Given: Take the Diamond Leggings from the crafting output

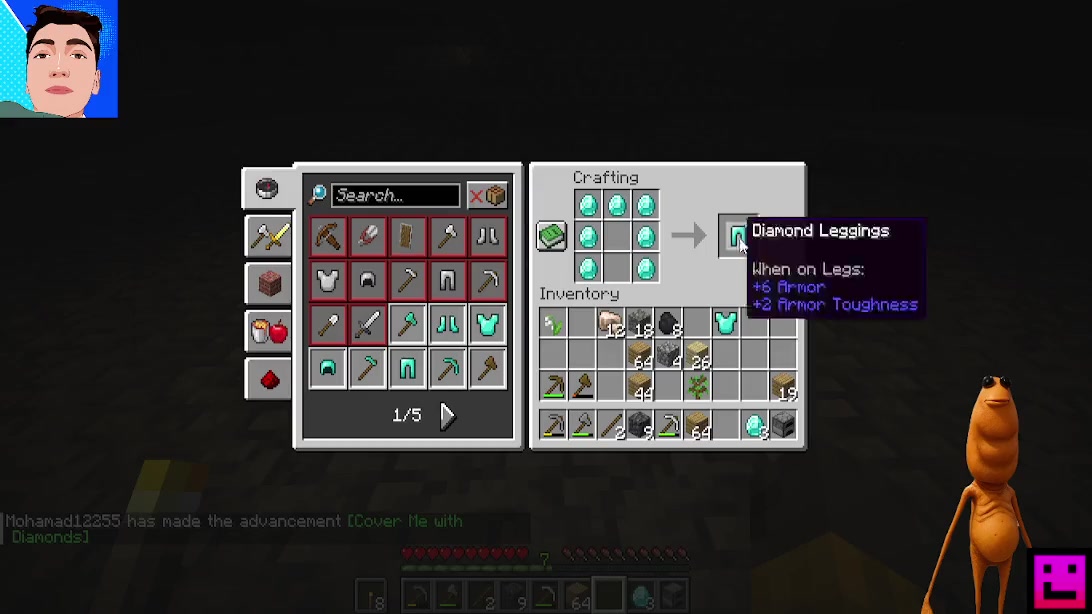Looking at the screenshot, I should pyautogui.click(x=737, y=236).
